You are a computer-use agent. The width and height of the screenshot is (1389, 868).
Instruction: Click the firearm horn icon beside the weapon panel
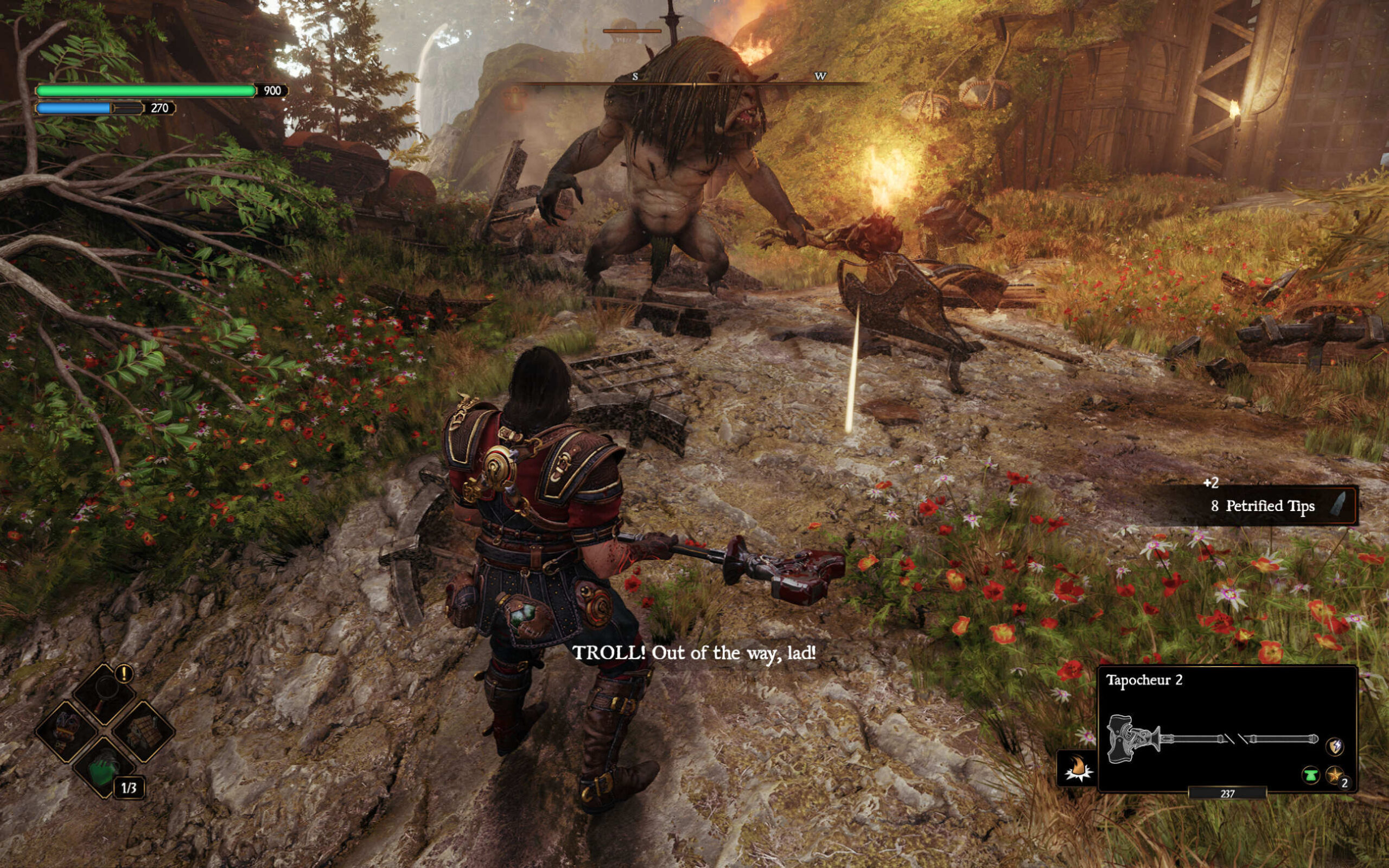1078,768
